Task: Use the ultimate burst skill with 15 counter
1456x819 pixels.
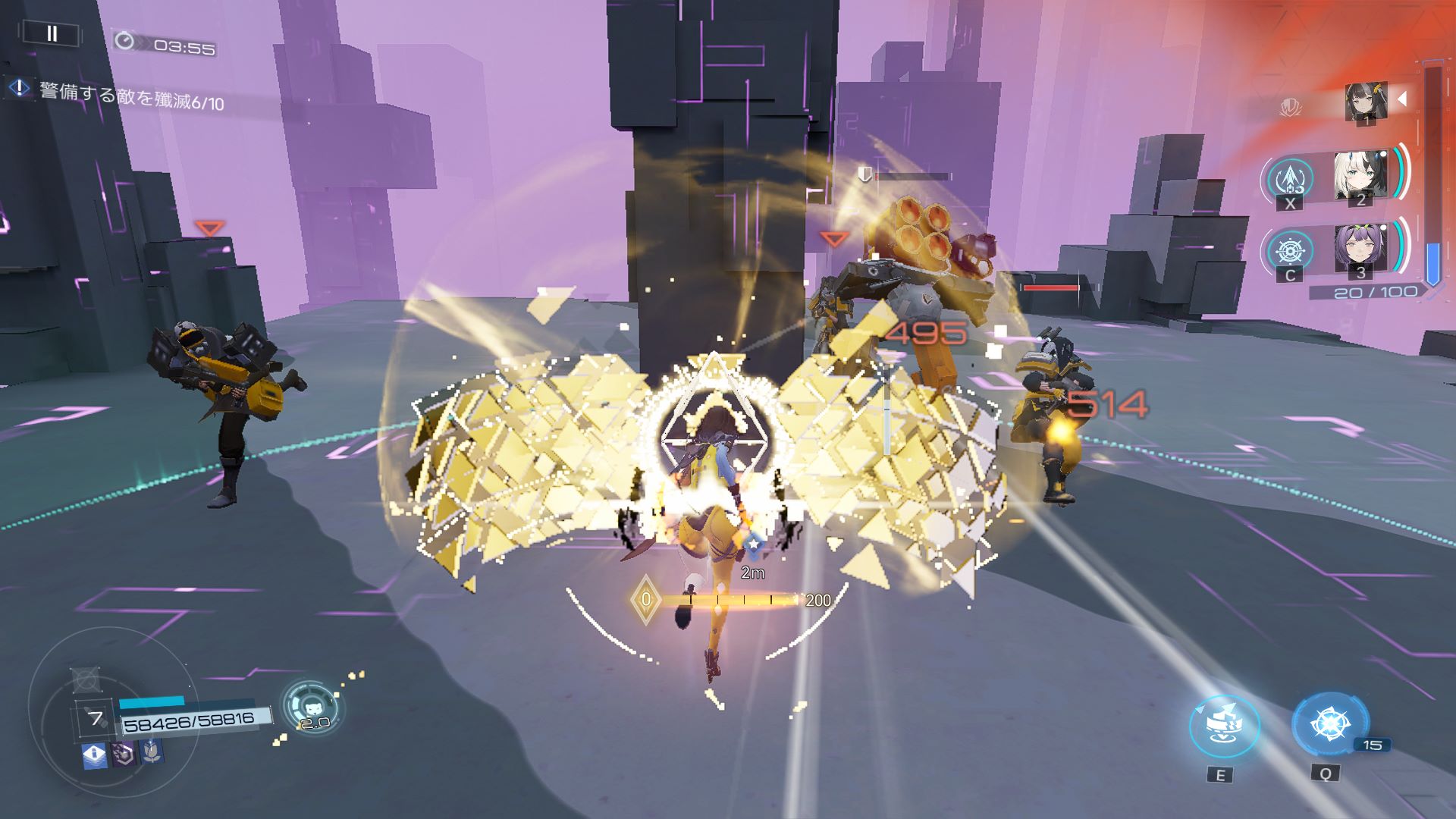Action: [x=1329, y=724]
